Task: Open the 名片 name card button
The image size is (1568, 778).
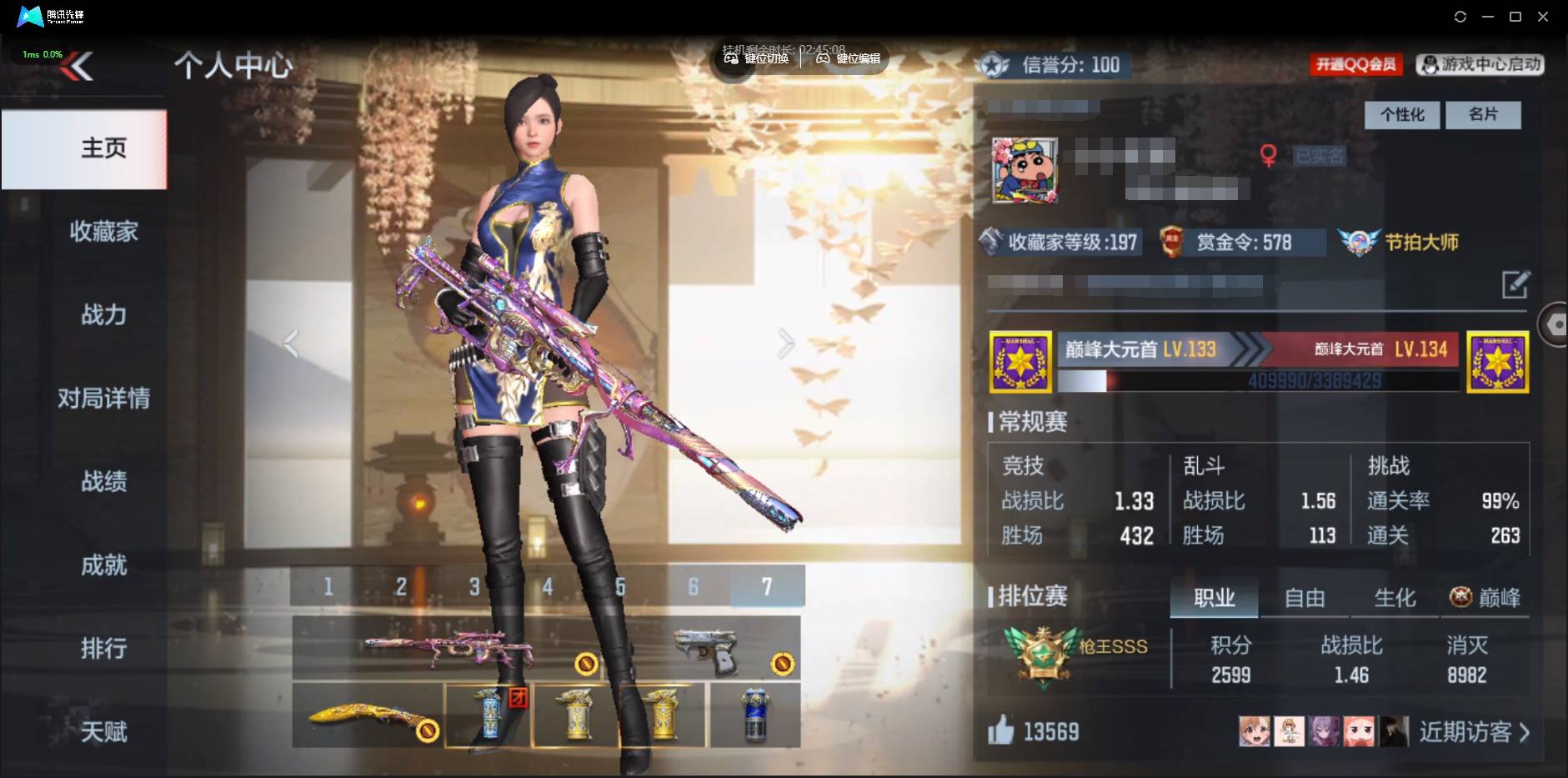Action: [x=1482, y=114]
